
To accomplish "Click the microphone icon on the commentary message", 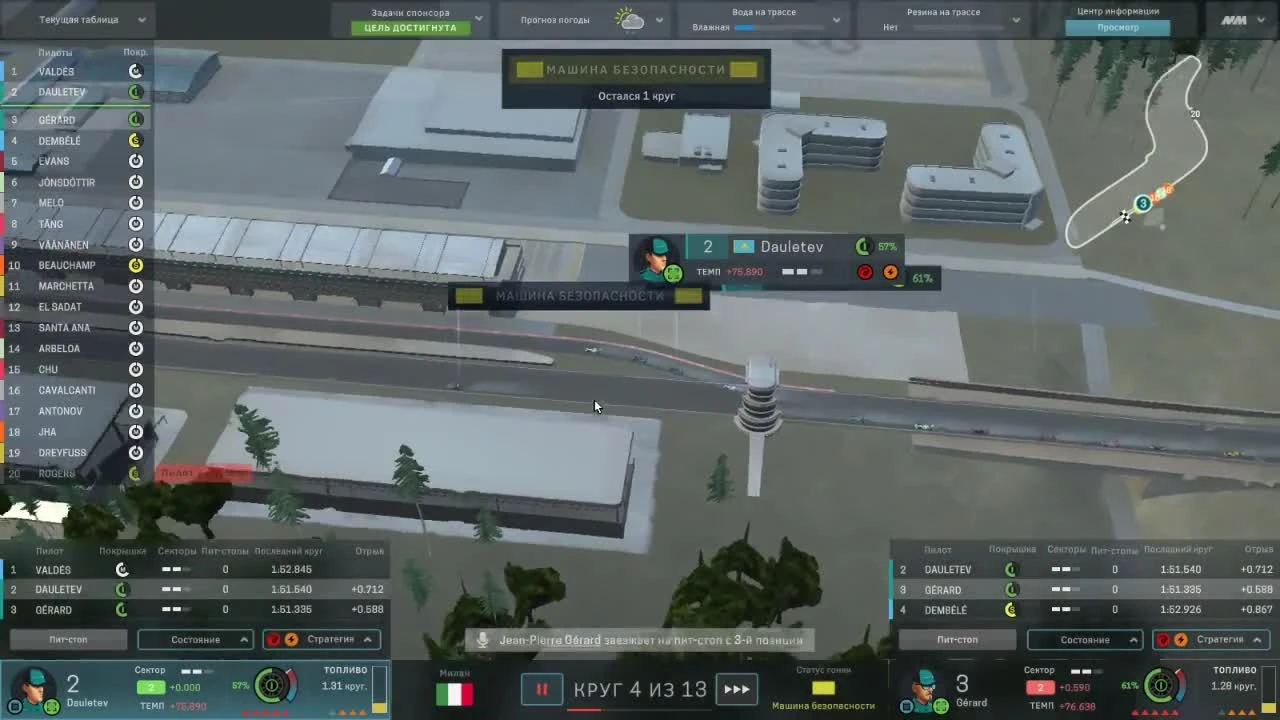I will (x=483, y=639).
